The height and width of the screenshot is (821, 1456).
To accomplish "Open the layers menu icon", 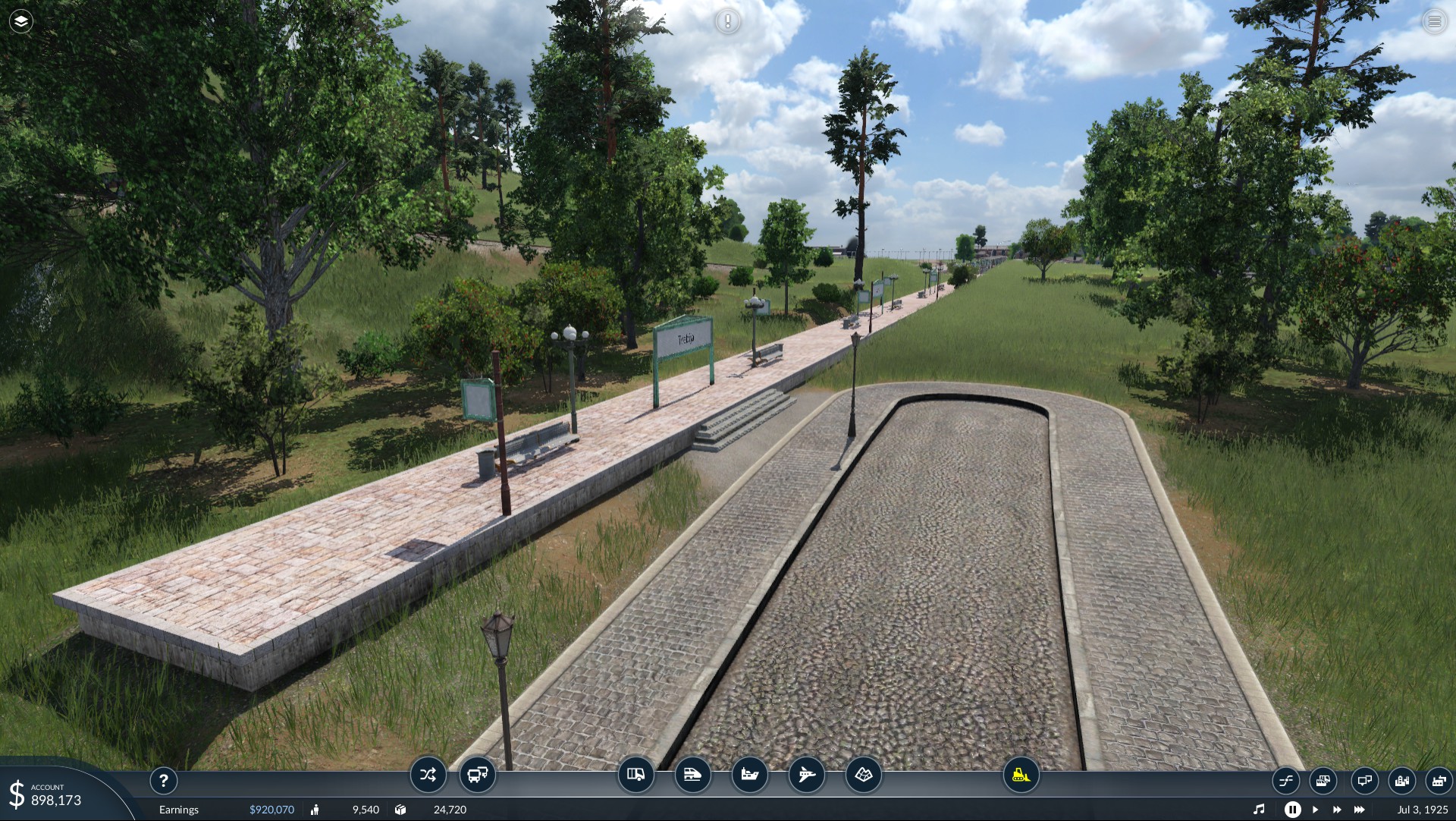I will (21, 21).
